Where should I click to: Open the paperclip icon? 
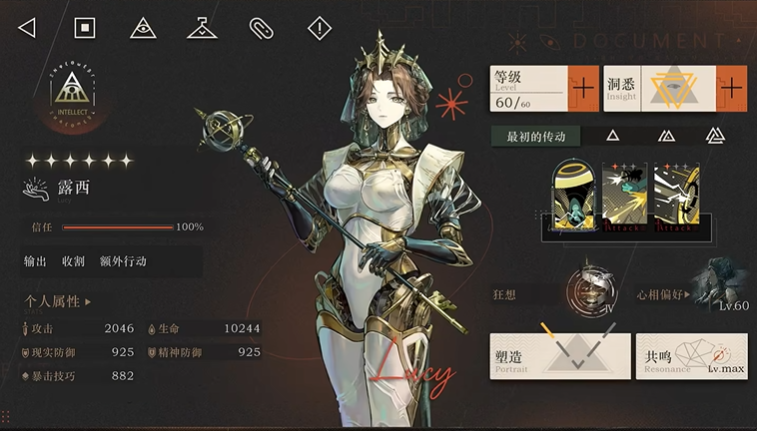[x=260, y=28]
